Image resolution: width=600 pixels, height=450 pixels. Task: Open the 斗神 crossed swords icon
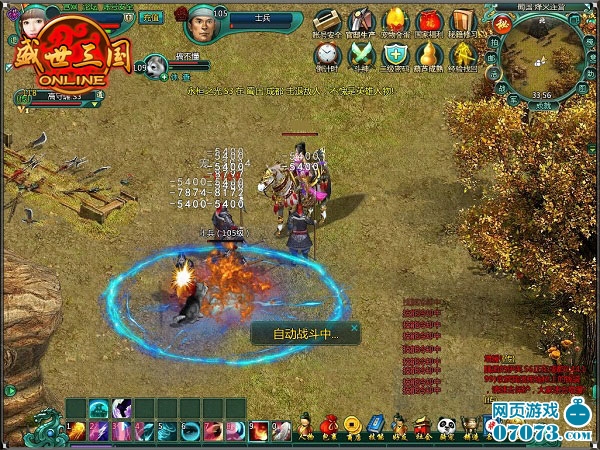(361, 54)
